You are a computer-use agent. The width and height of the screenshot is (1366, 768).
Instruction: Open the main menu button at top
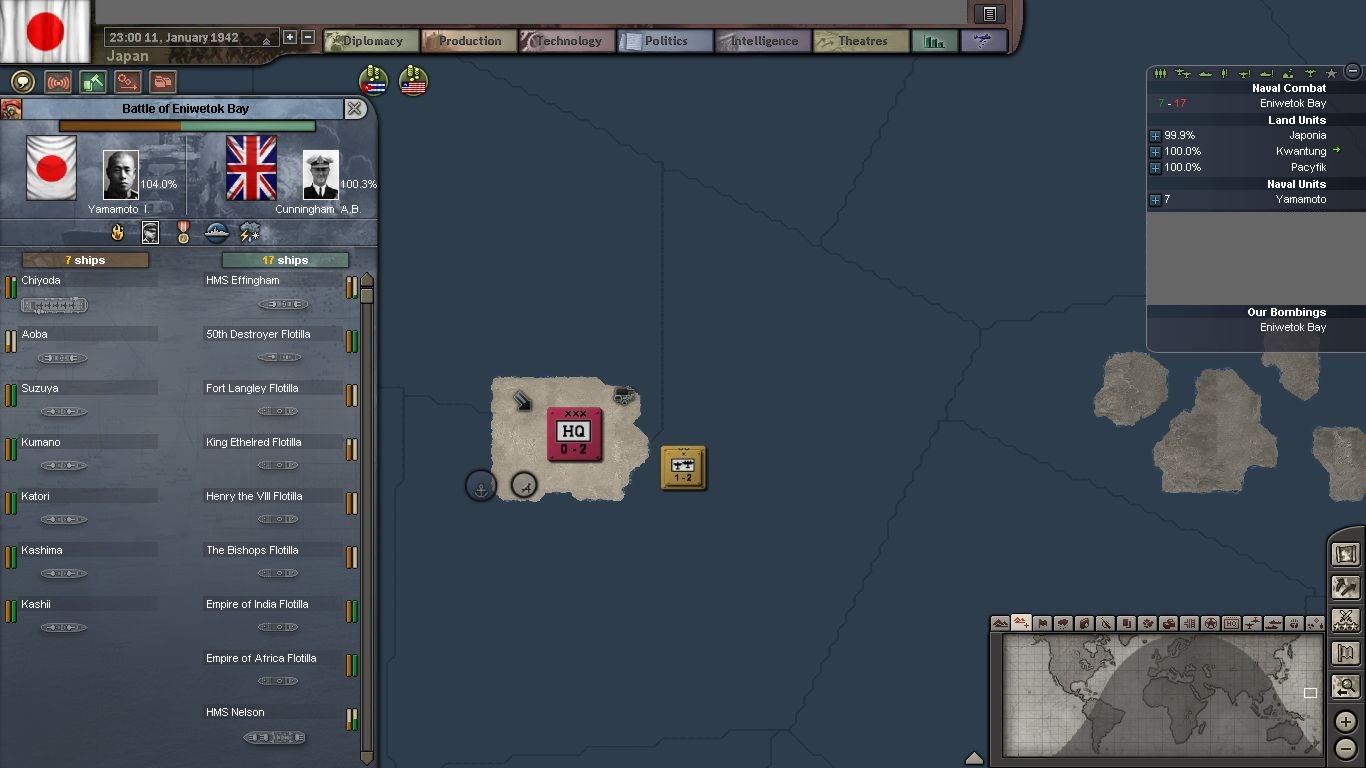[x=989, y=14]
